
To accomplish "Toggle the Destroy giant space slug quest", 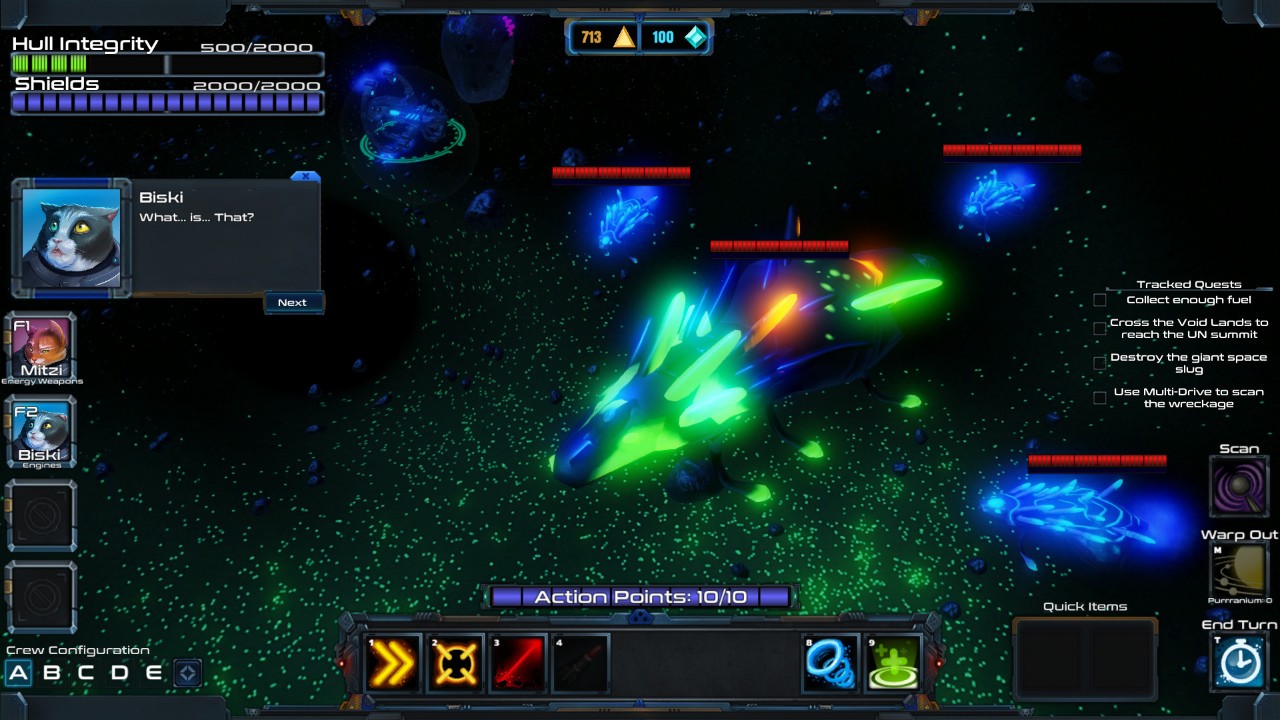I will [1100, 363].
